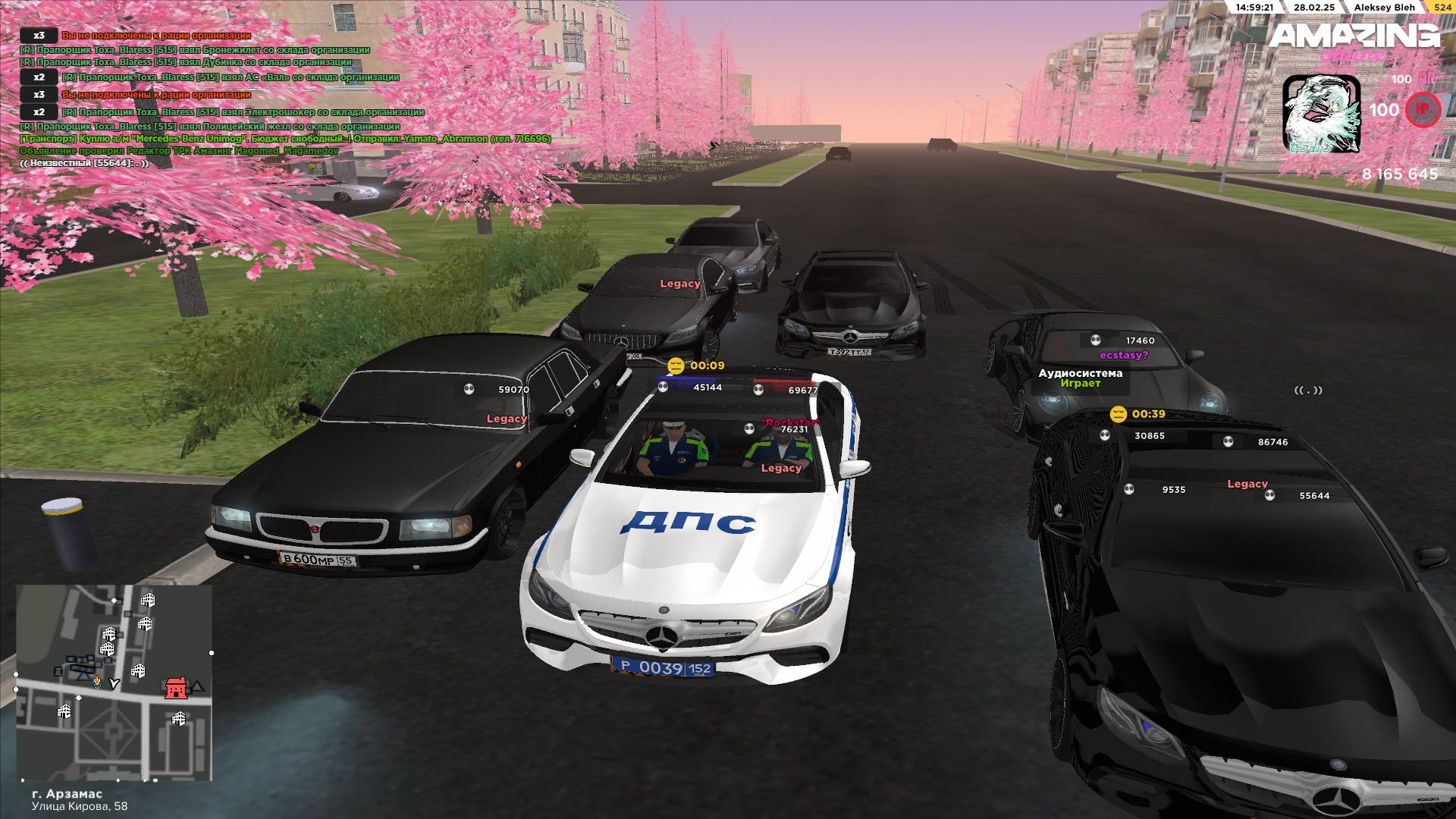The width and height of the screenshot is (1456, 819).
Task: Click the Mercedes-Benz Unimog advert chat line
Action: coord(285,139)
